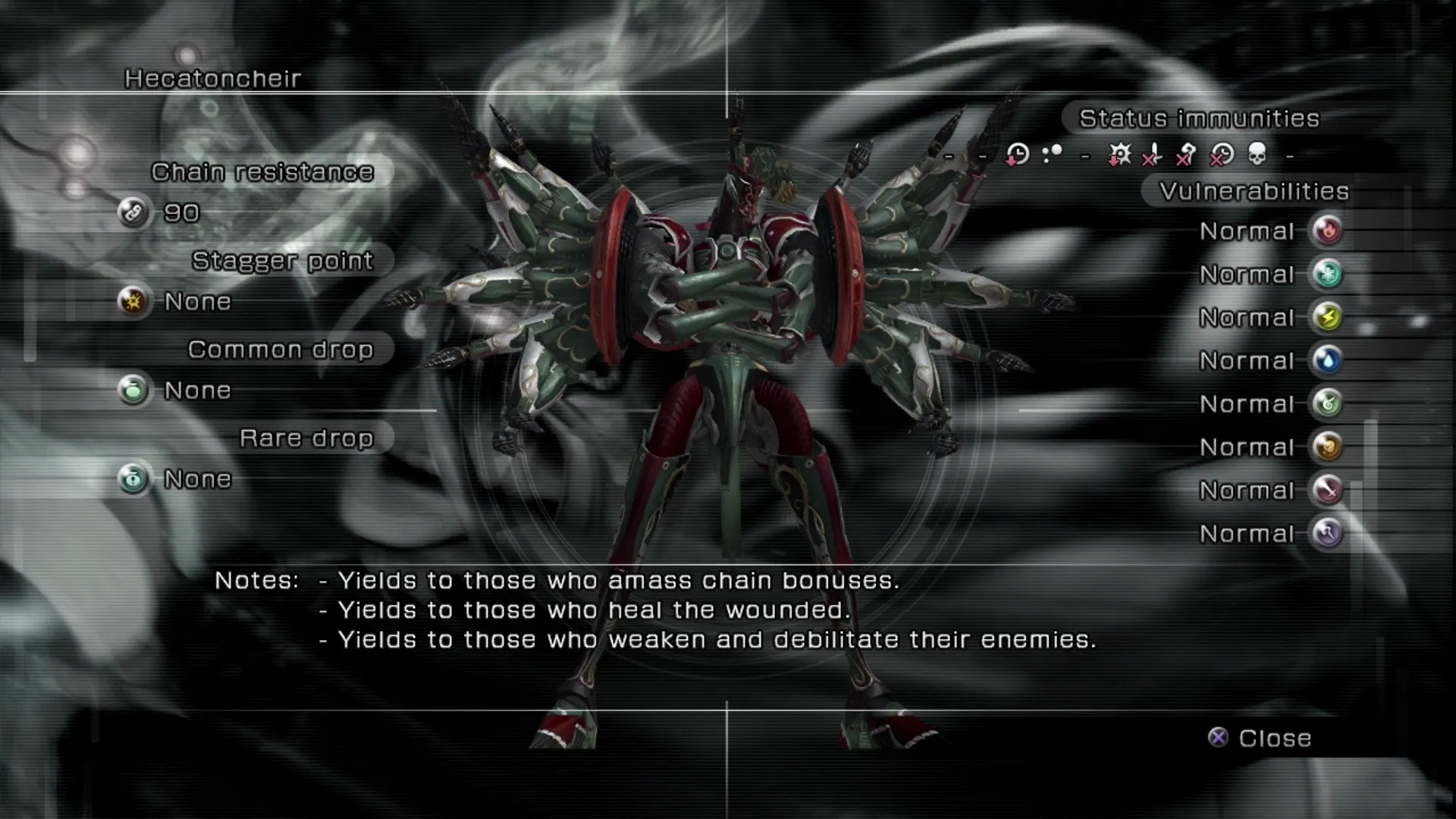Select the green wind vulnerability icon

tap(1328, 403)
